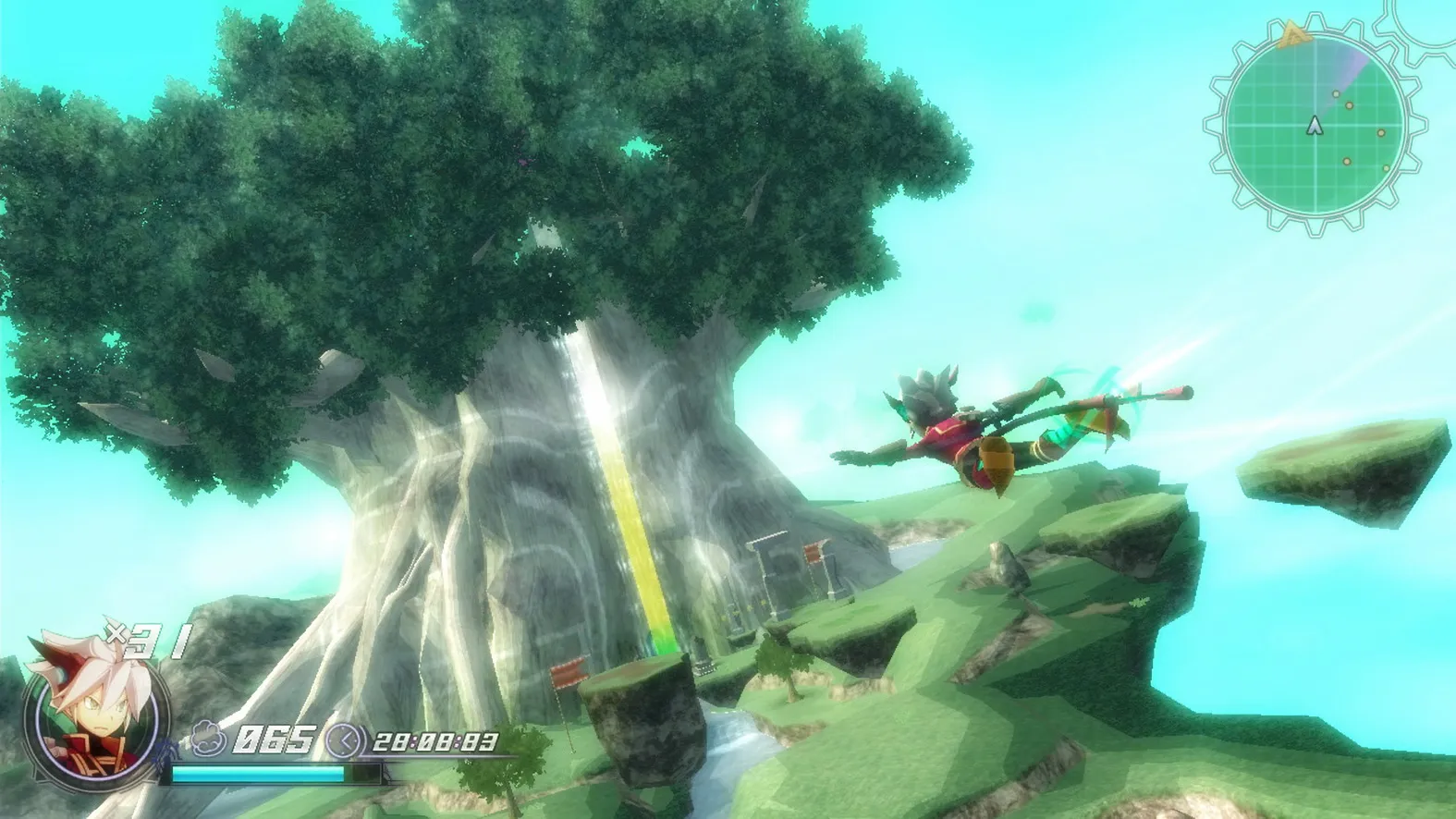Select the lowest yellow waypoint dot on the radar
This screenshot has height=819, width=1456.
click(1386, 168)
